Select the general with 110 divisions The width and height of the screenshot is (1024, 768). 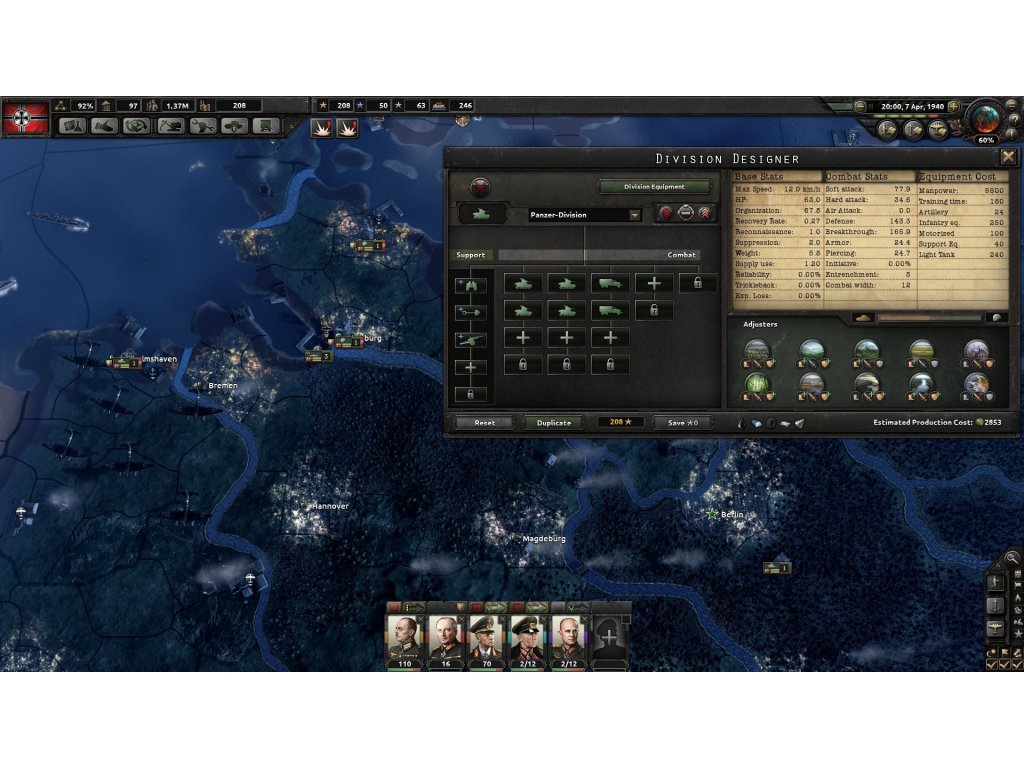405,637
